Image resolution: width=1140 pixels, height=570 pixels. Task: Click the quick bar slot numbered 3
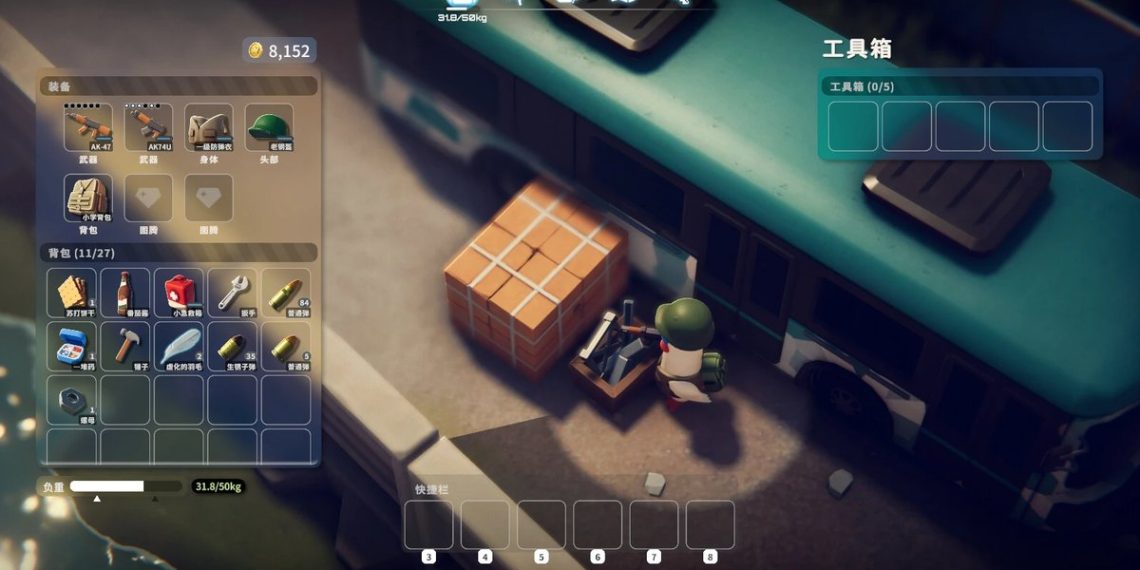[x=429, y=525]
